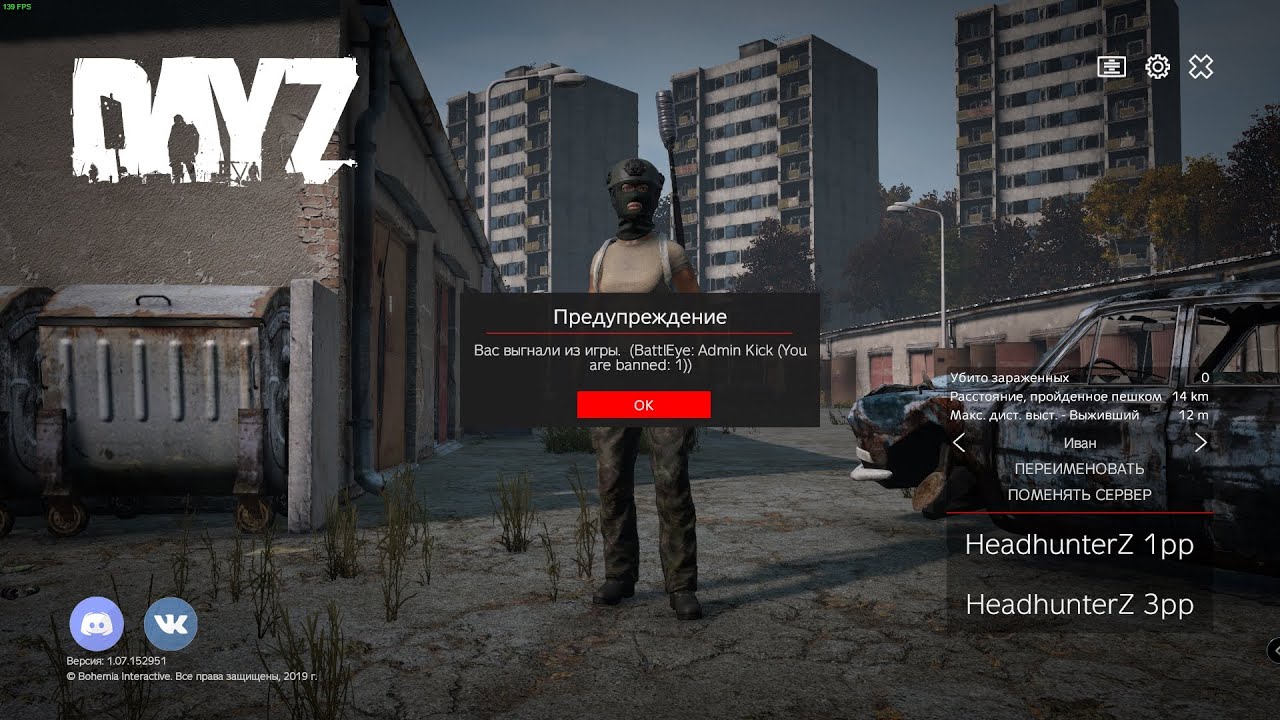Choose ПОМЕНЯТЬ СЕРВЕР to change server
The width and height of the screenshot is (1280, 720).
(x=1079, y=495)
